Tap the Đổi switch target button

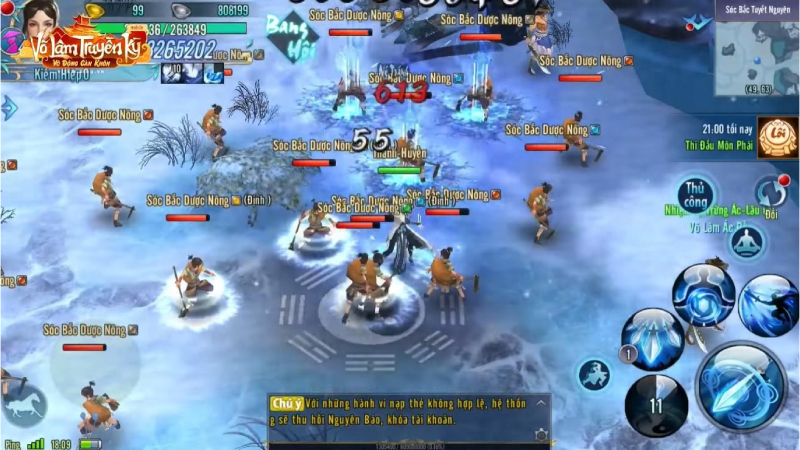click(770, 192)
